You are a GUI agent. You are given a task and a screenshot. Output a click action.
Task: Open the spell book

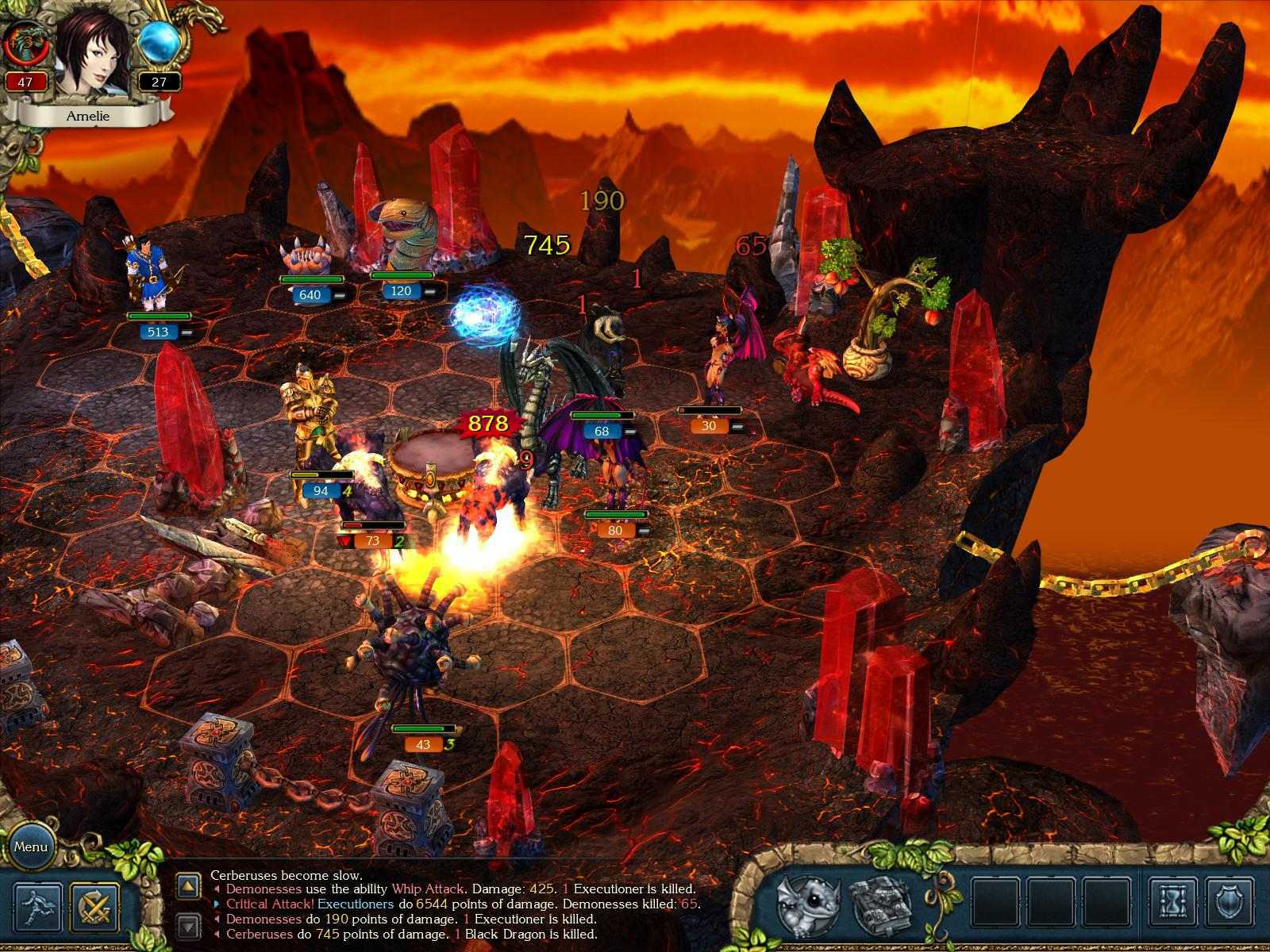point(876,905)
